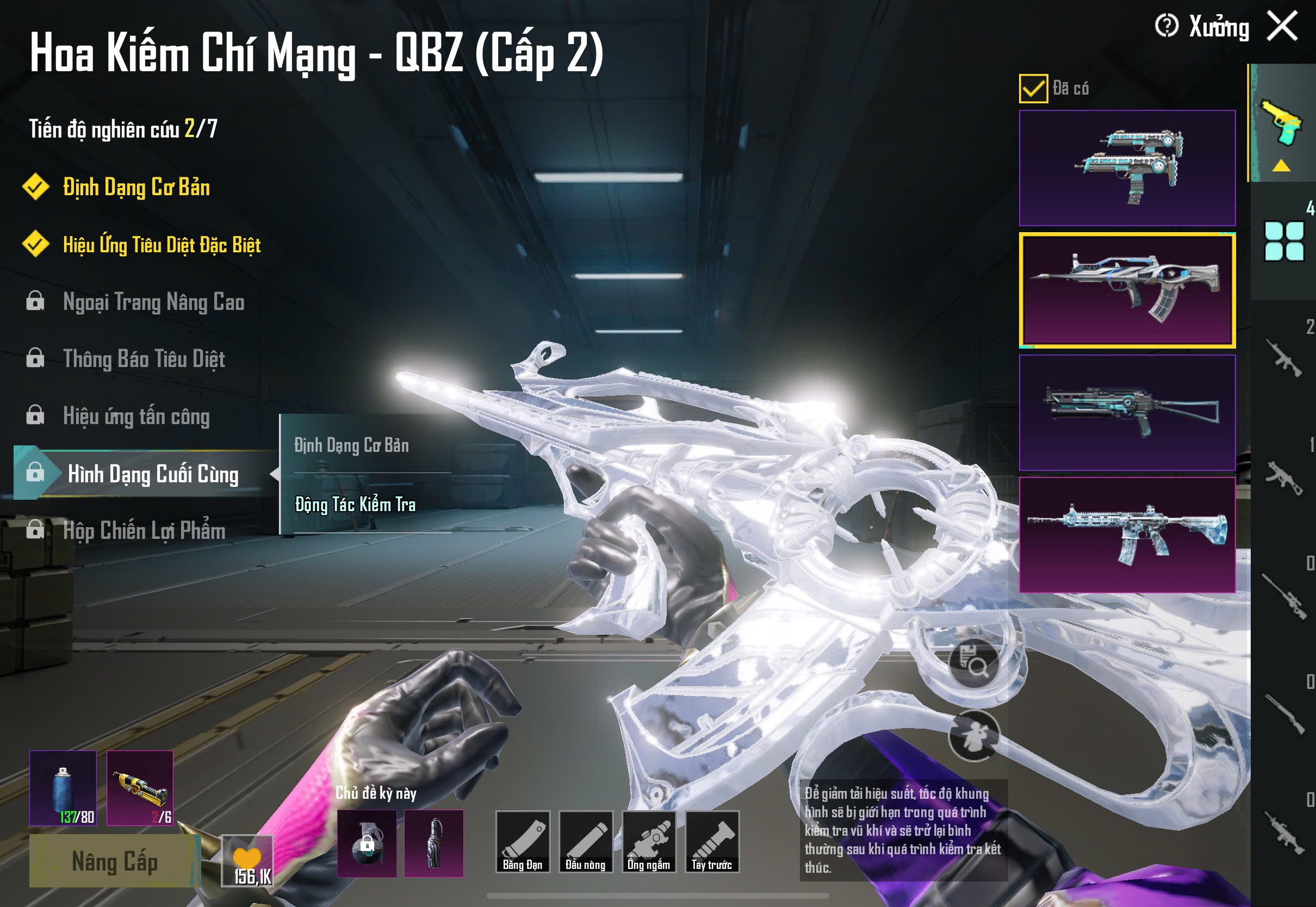Toggle the Đã có owned filter checkbox

pos(1033,89)
